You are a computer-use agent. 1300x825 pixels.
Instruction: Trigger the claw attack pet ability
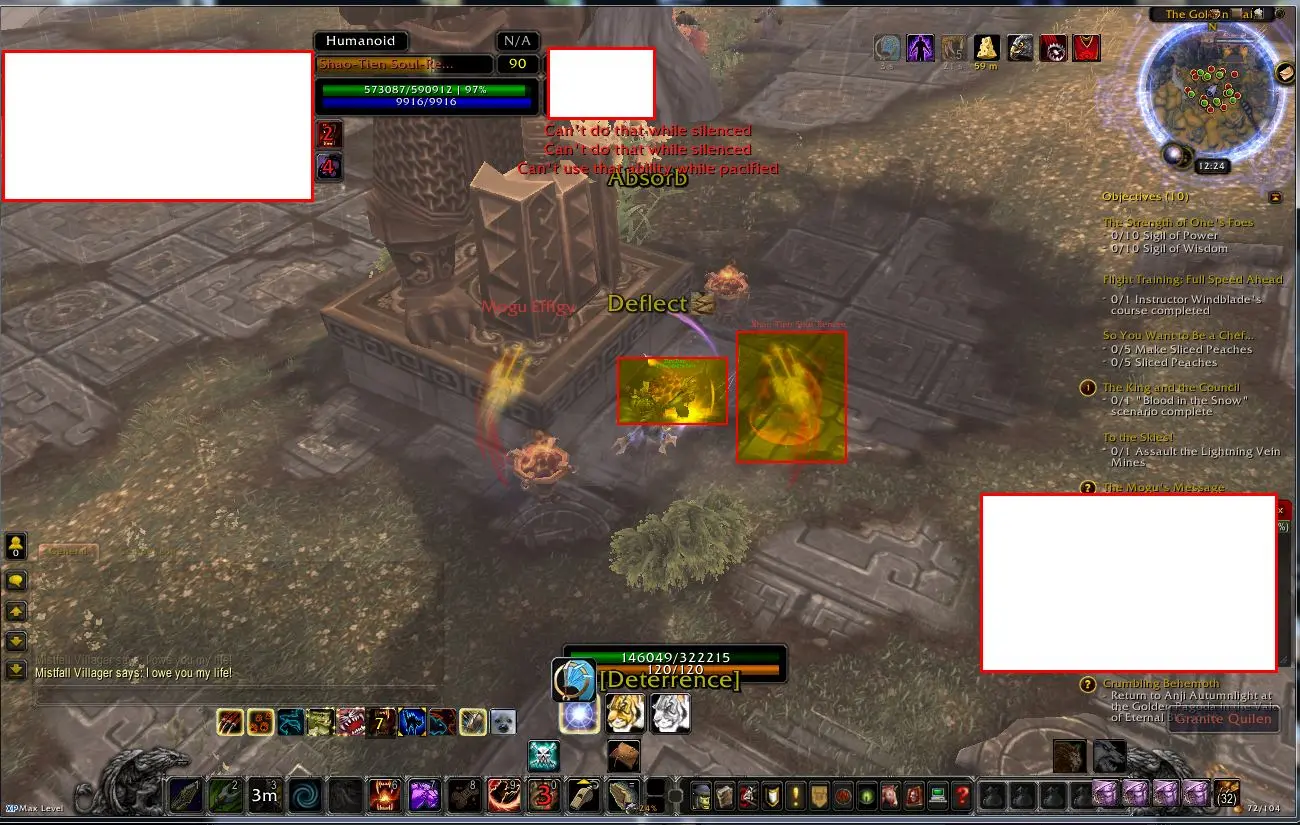(231, 722)
